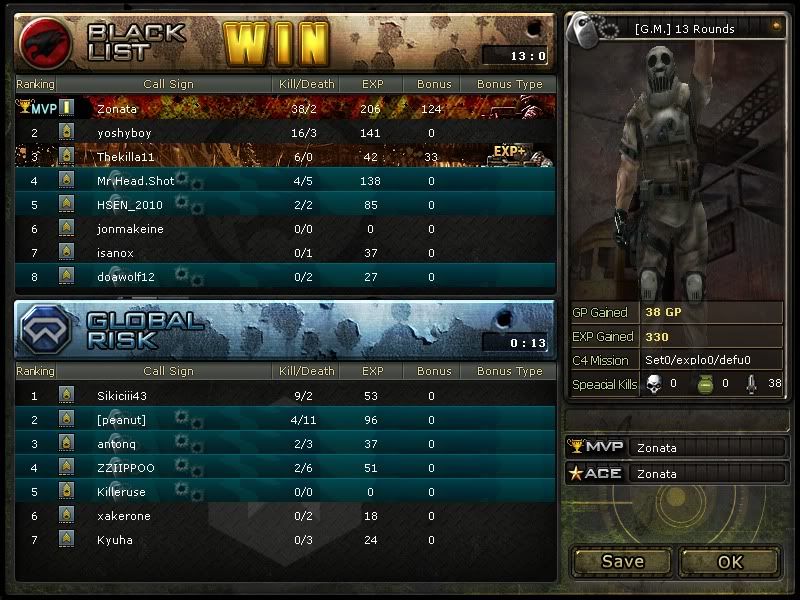Confirm results with the OK button
Viewport: 800px width, 600px height.
730,561
